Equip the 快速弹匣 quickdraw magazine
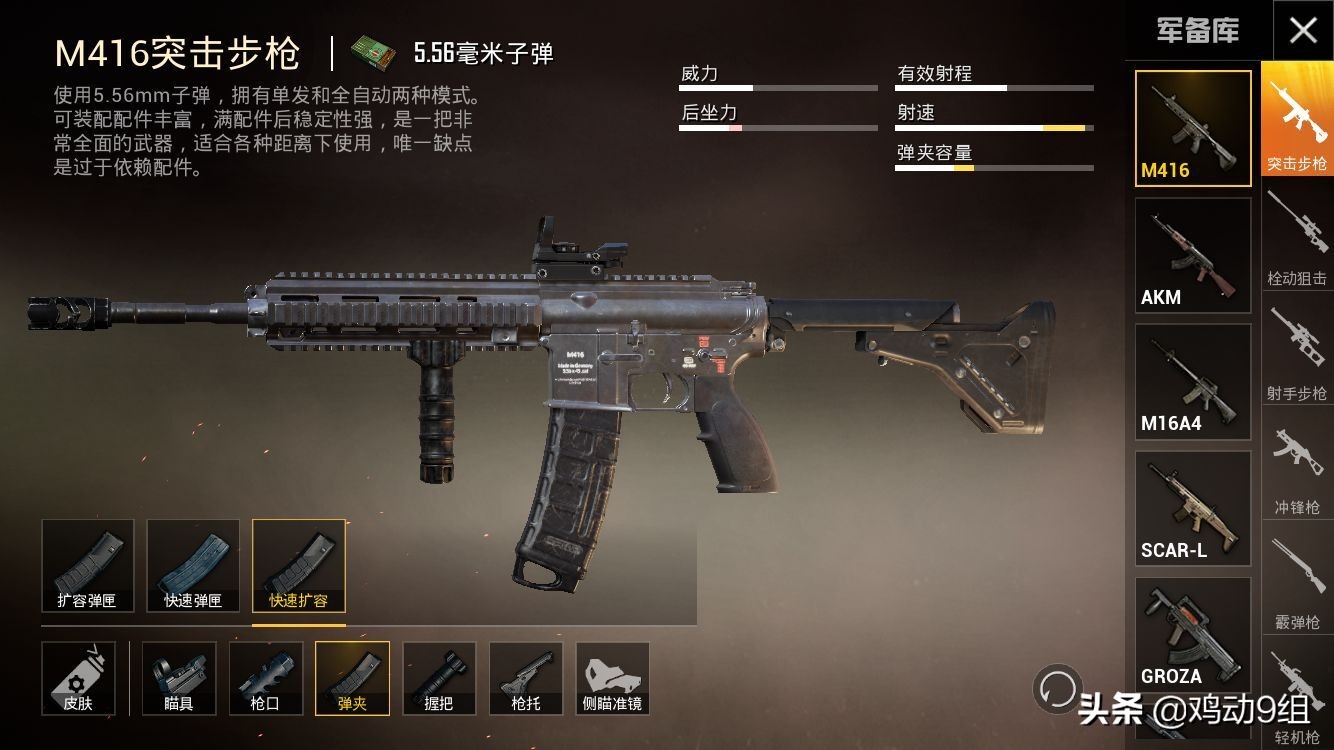This screenshot has height=750, width=1334. pos(193,565)
